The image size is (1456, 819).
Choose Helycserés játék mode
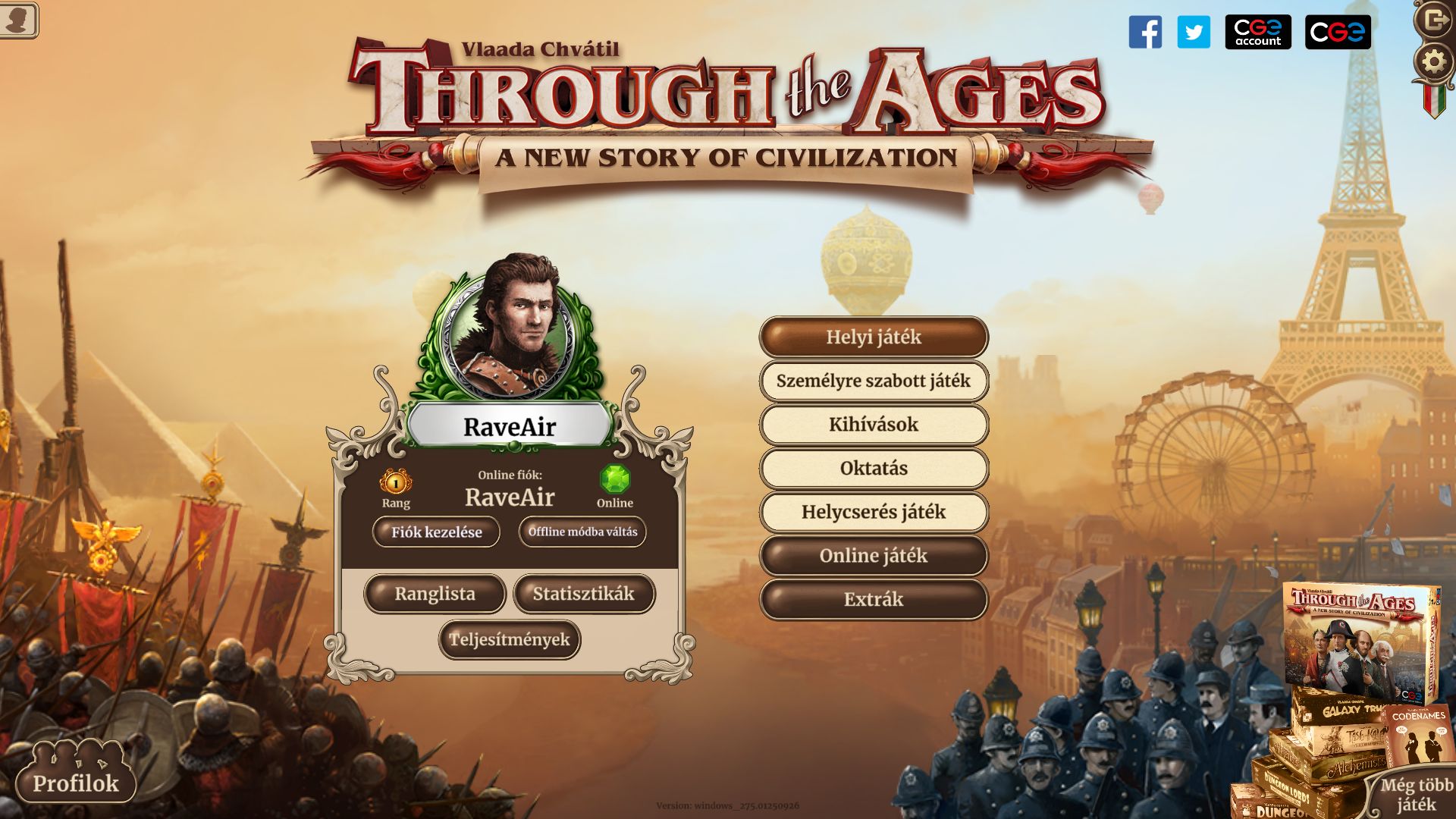pyautogui.click(x=874, y=512)
